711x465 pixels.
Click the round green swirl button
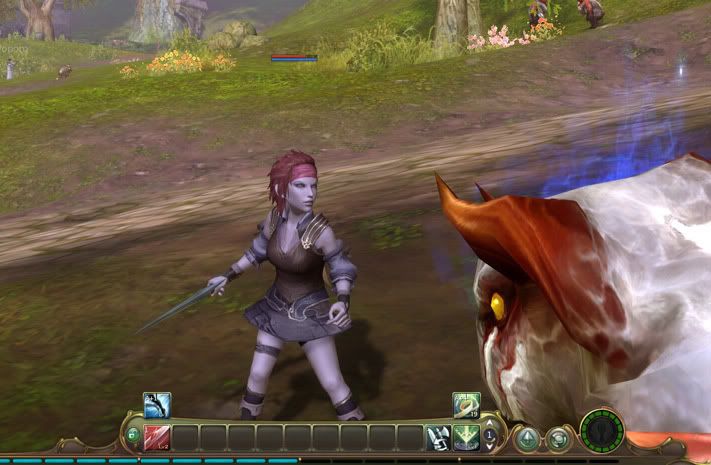pos(559,438)
